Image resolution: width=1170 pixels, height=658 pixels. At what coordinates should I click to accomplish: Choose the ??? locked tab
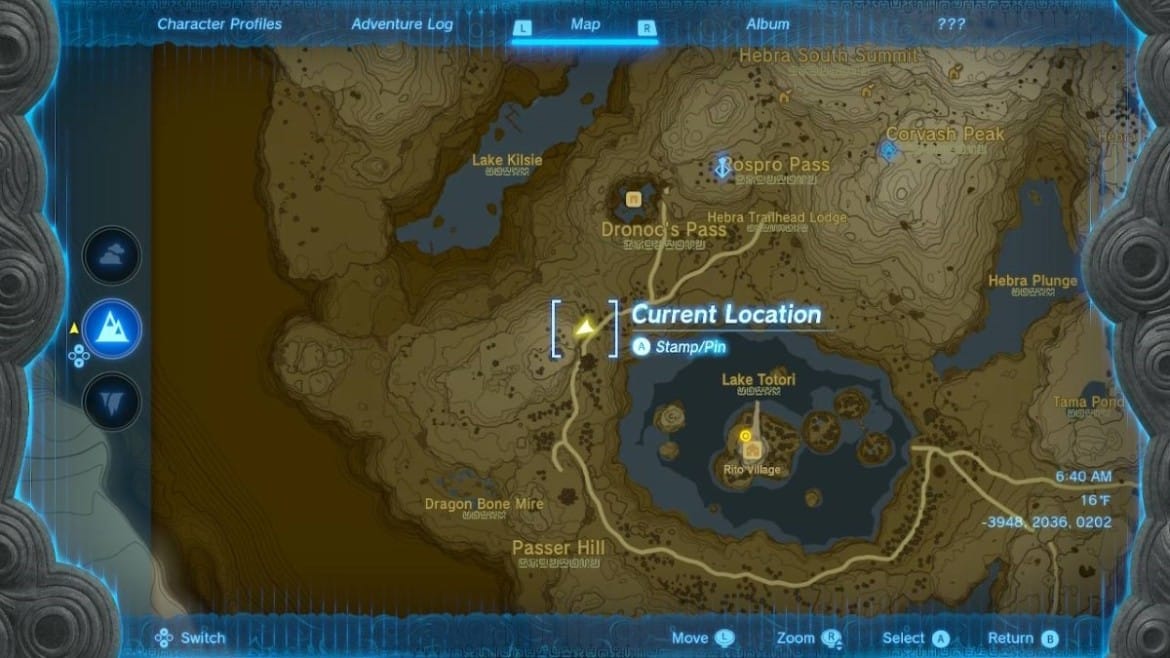point(951,24)
